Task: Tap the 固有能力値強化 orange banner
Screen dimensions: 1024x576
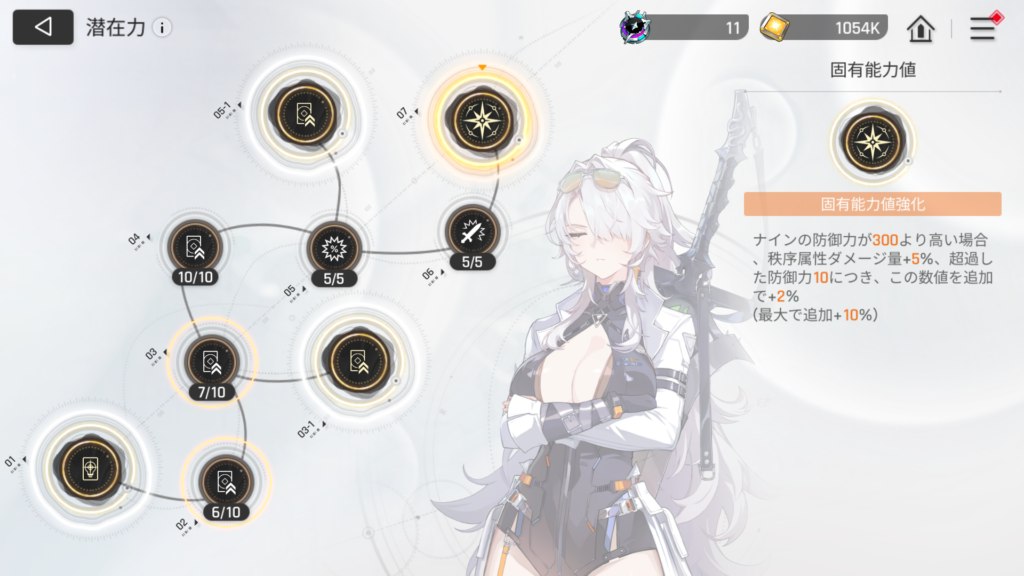Action: click(x=872, y=204)
